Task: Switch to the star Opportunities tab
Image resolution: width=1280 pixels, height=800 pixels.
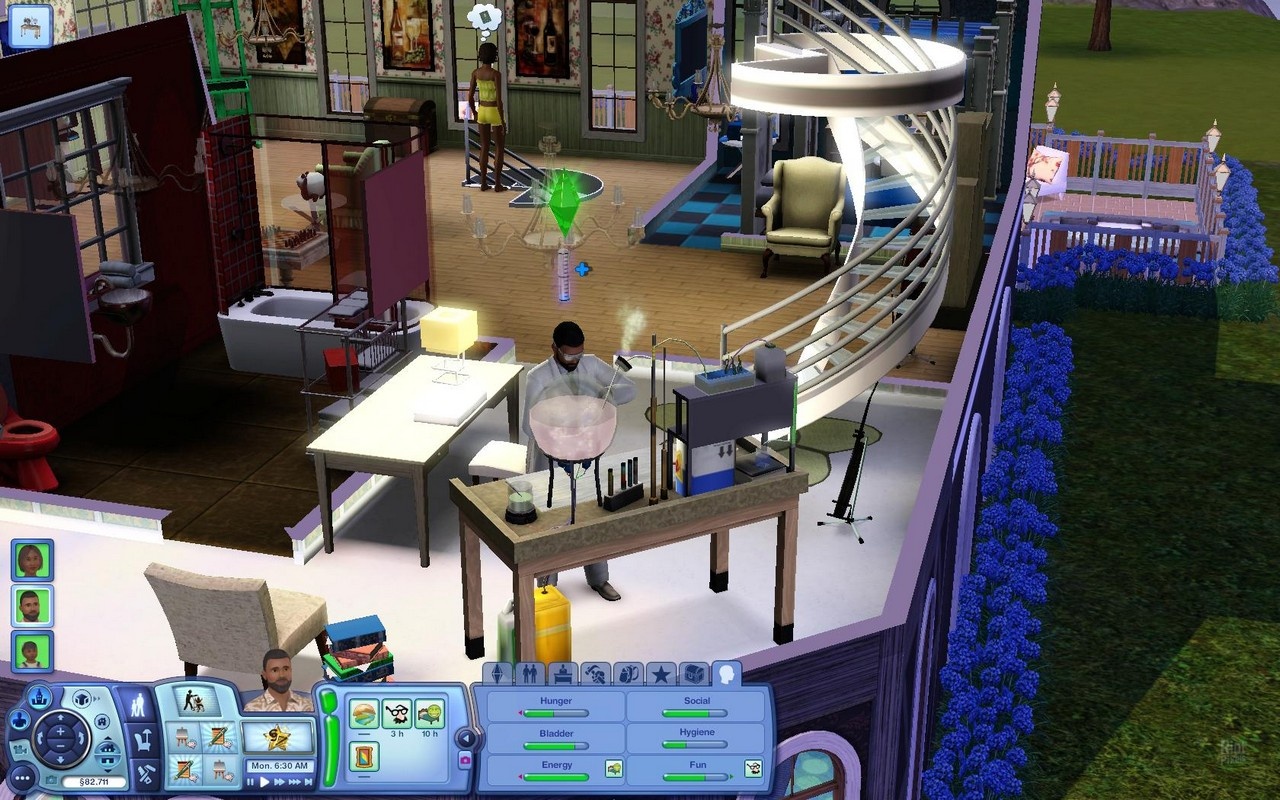Action: (x=661, y=674)
